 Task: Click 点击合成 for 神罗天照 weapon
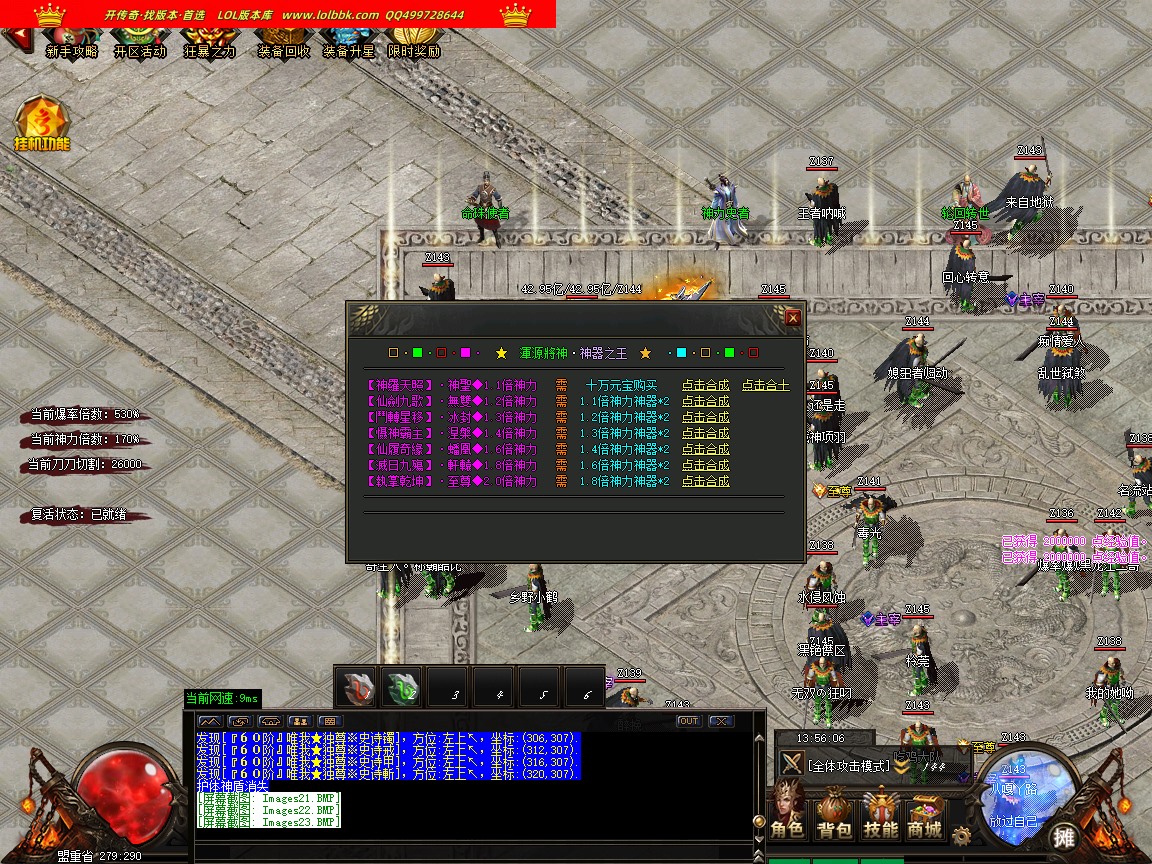[705, 385]
